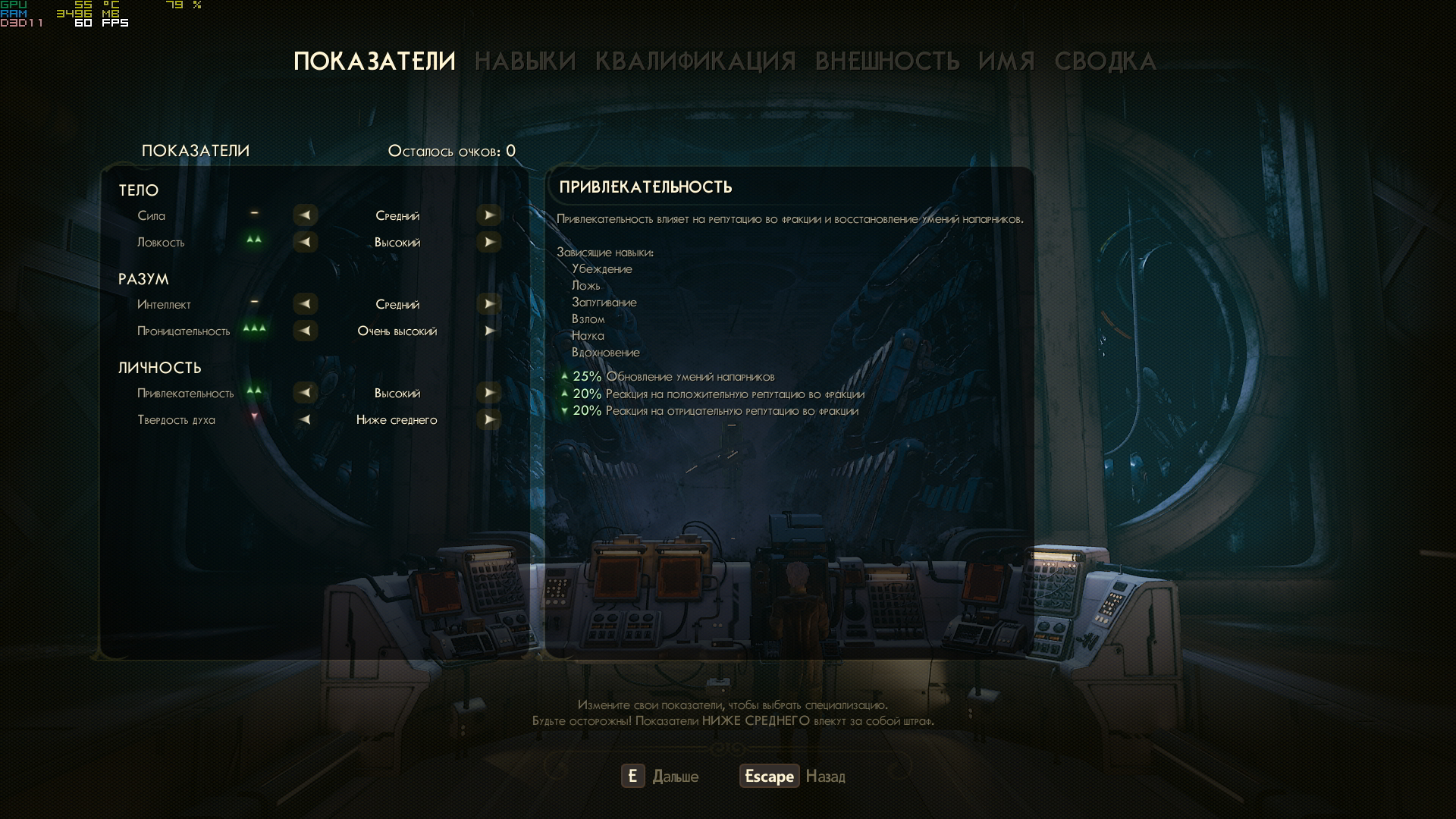Select the Имя tab
This screenshot has height=819, width=1456.
[1006, 61]
